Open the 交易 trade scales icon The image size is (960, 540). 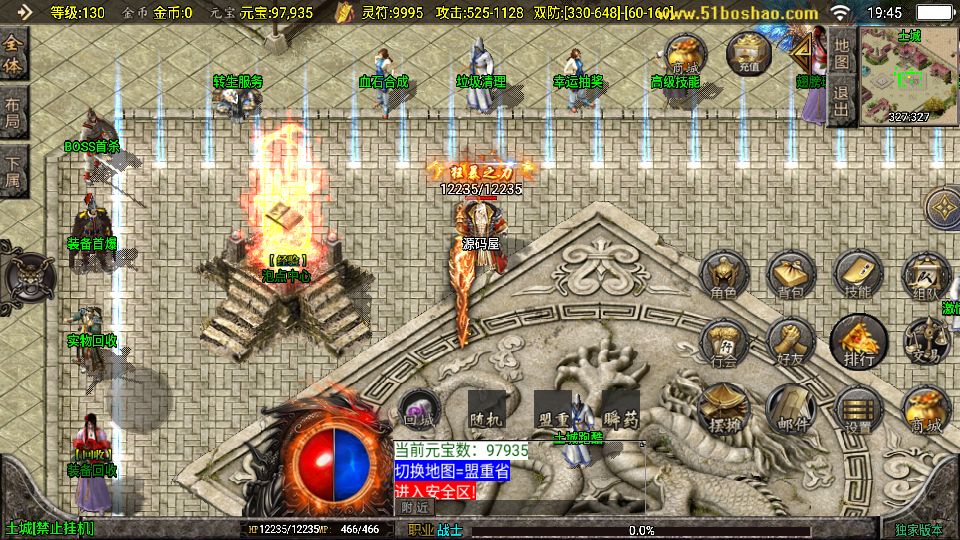coord(925,343)
